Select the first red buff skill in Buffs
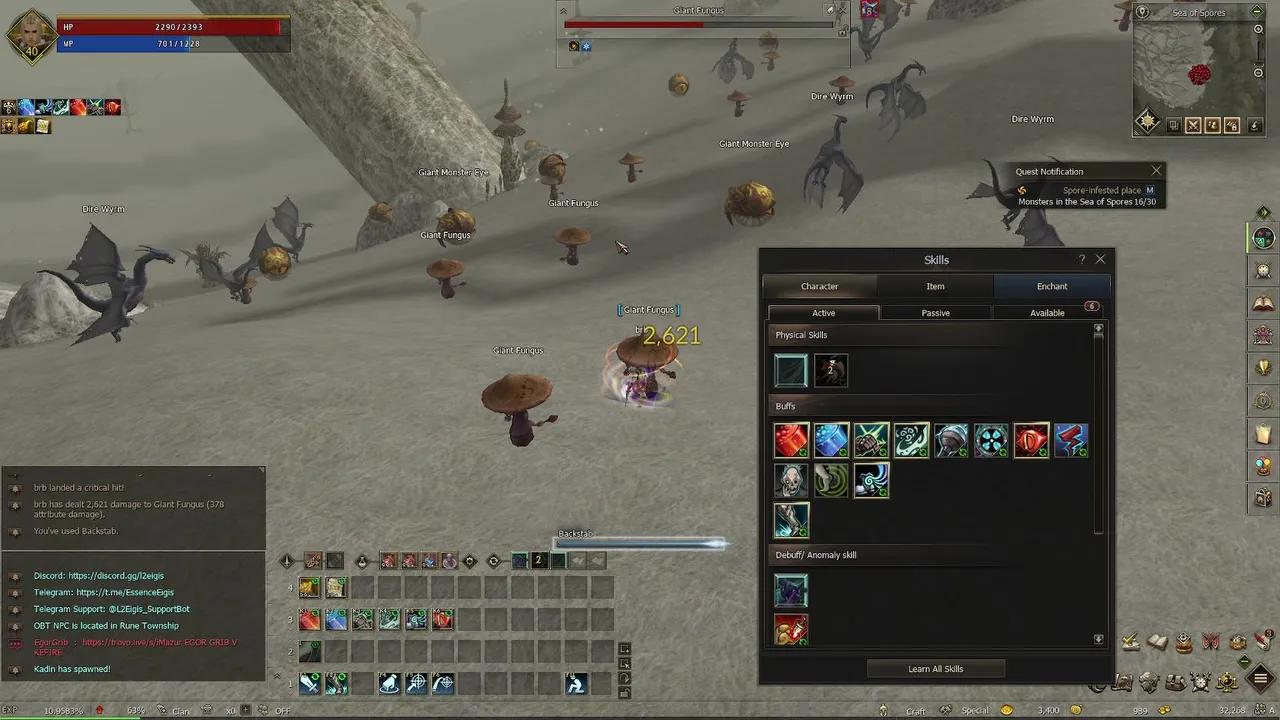The image size is (1280, 720). [791, 440]
